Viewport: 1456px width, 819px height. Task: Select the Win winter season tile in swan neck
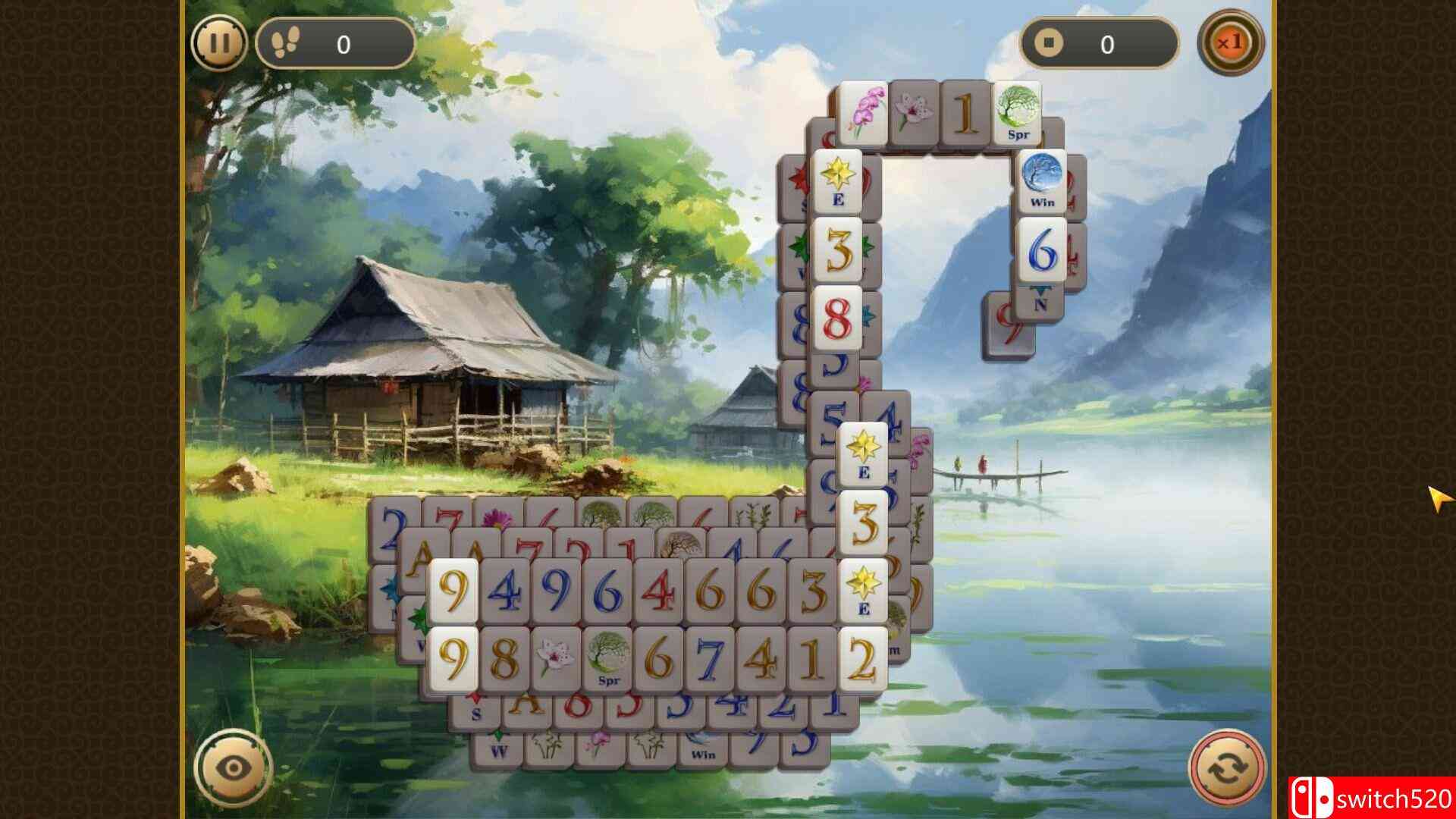click(x=1043, y=178)
